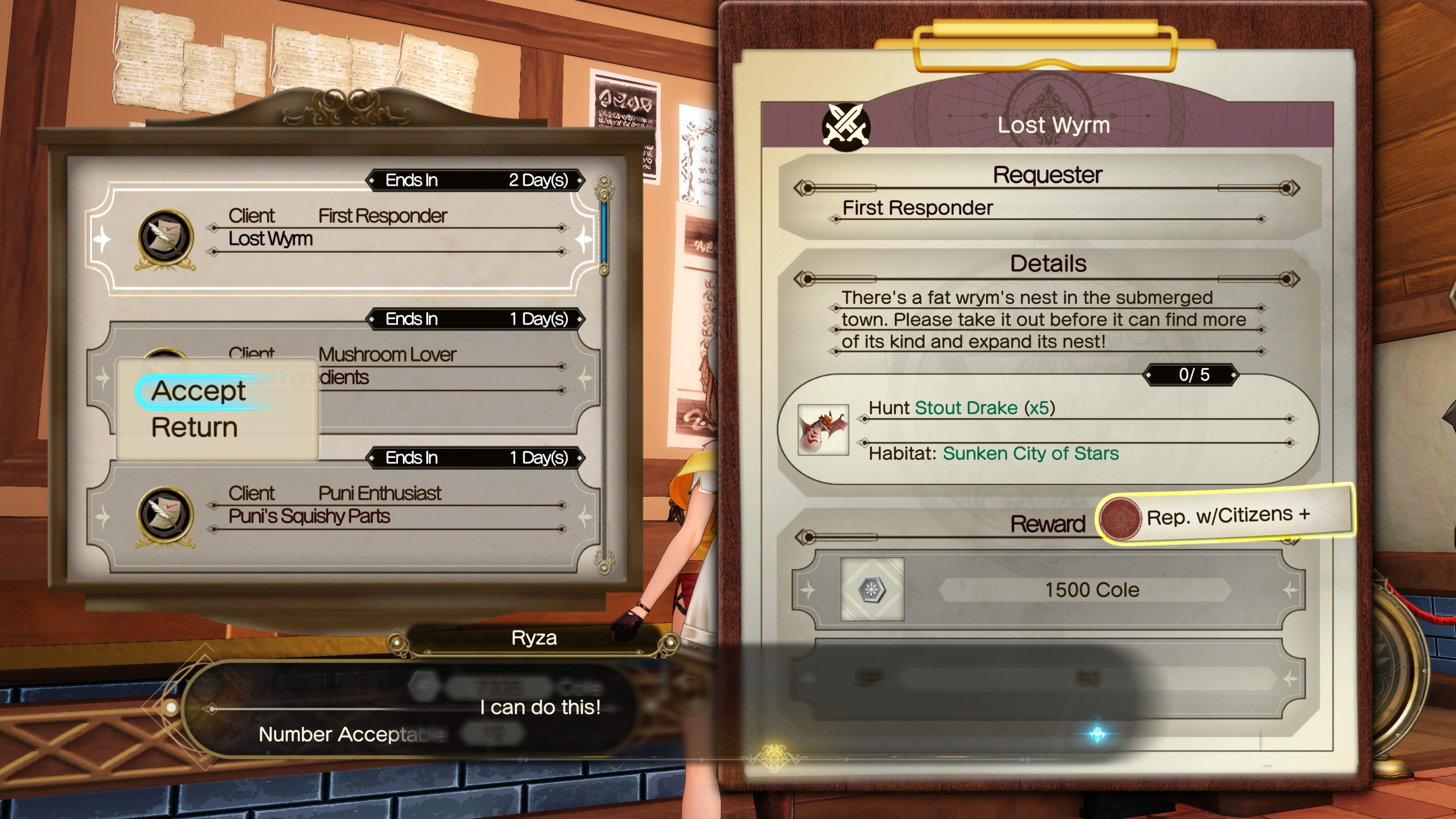Expand the Reward section

pyautogui.click(x=1048, y=523)
